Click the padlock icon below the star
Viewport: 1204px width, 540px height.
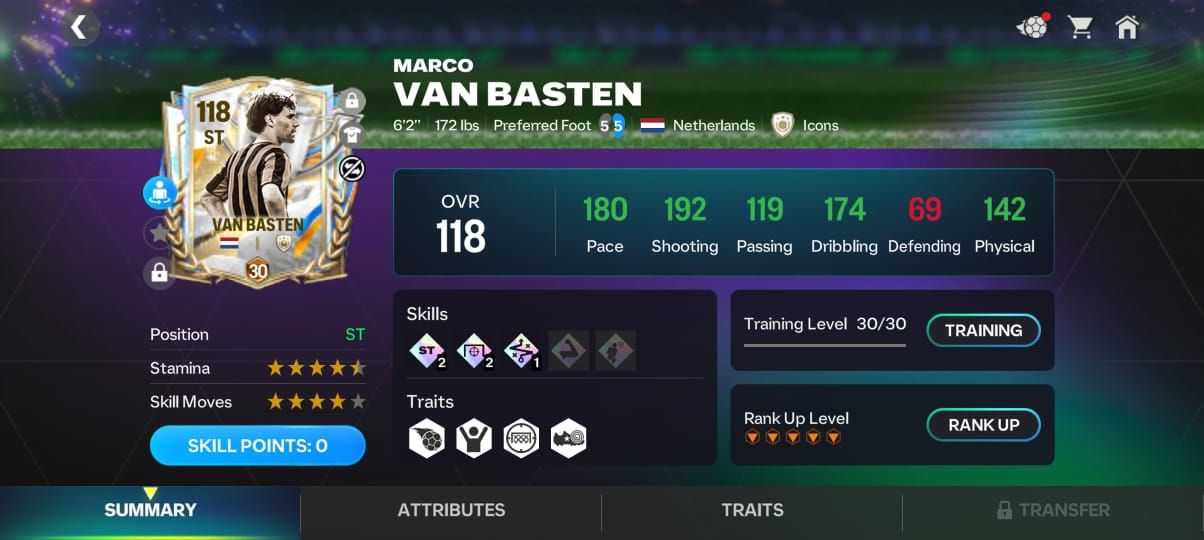159,272
